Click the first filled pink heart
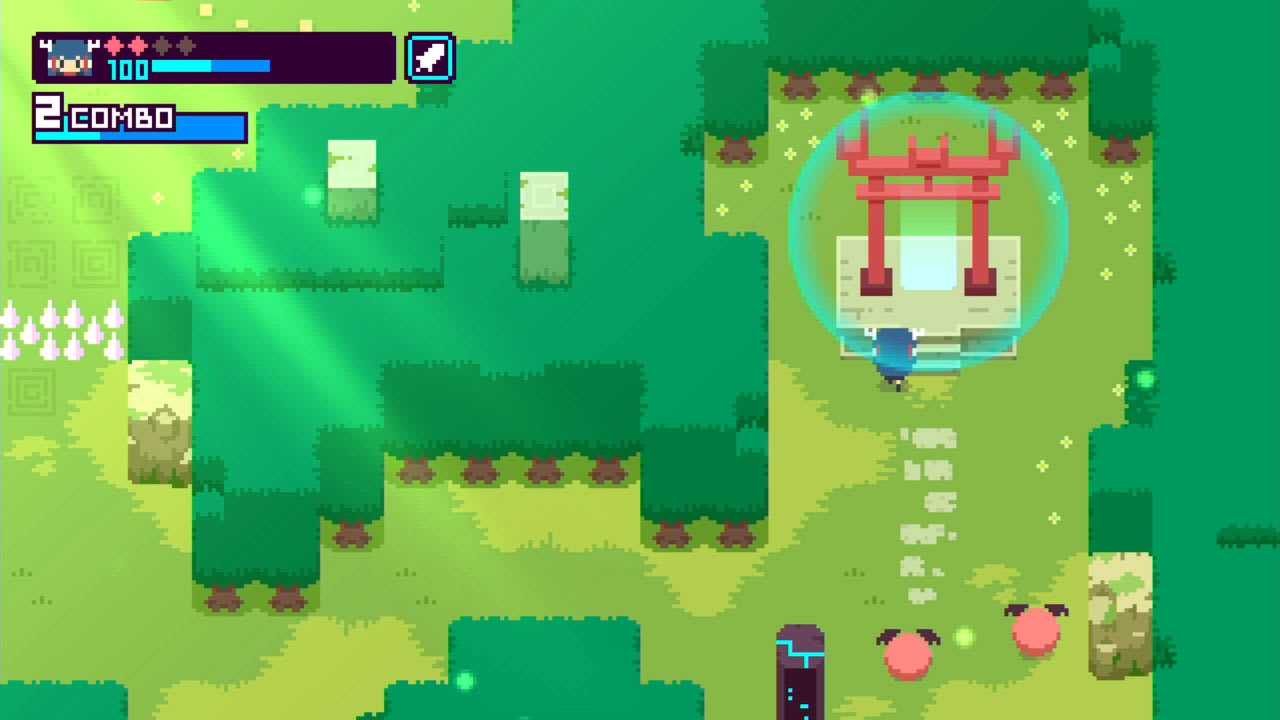The width and height of the screenshot is (1280, 720). (x=113, y=46)
